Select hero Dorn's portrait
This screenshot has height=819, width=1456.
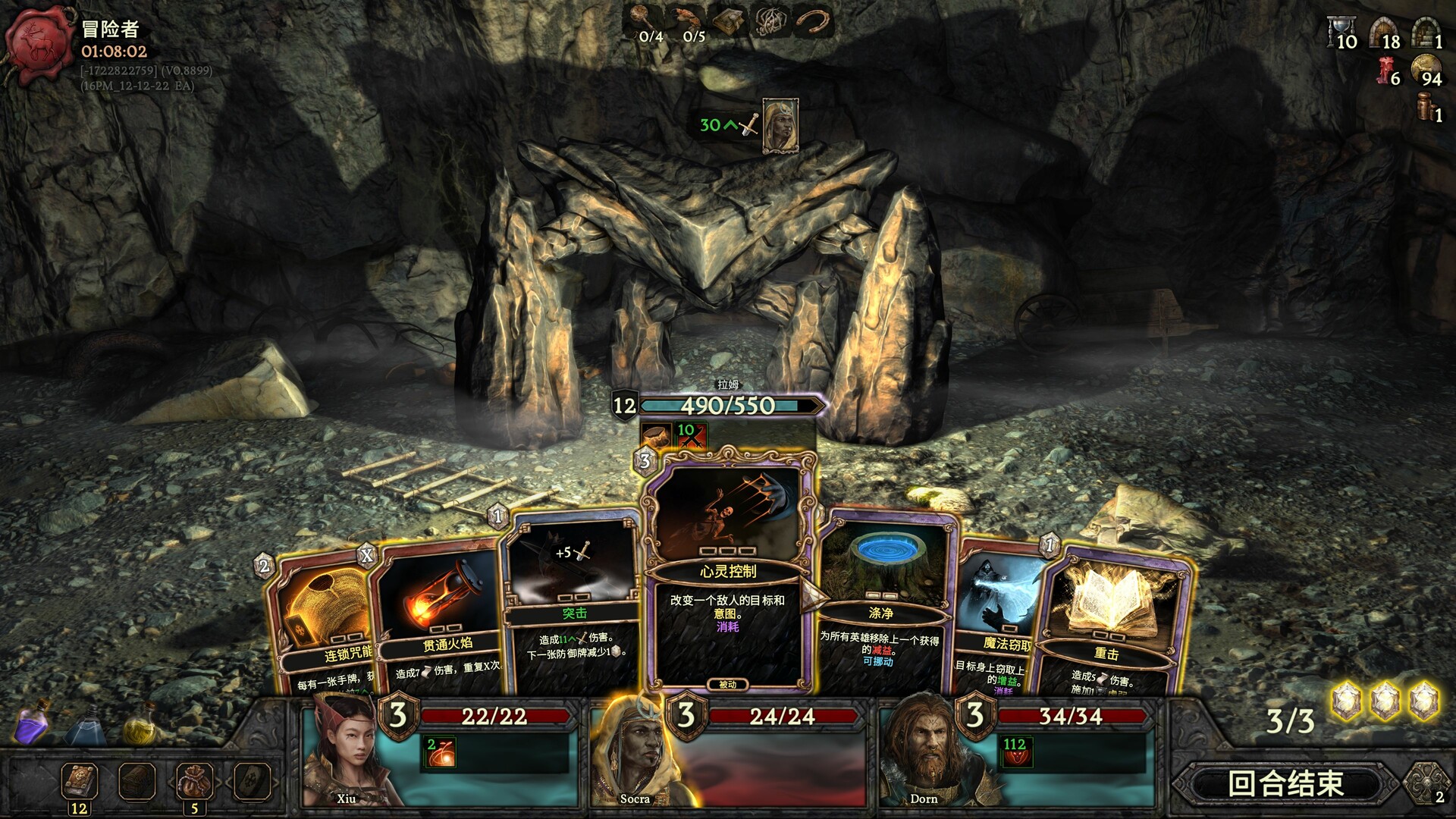pos(923,755)
